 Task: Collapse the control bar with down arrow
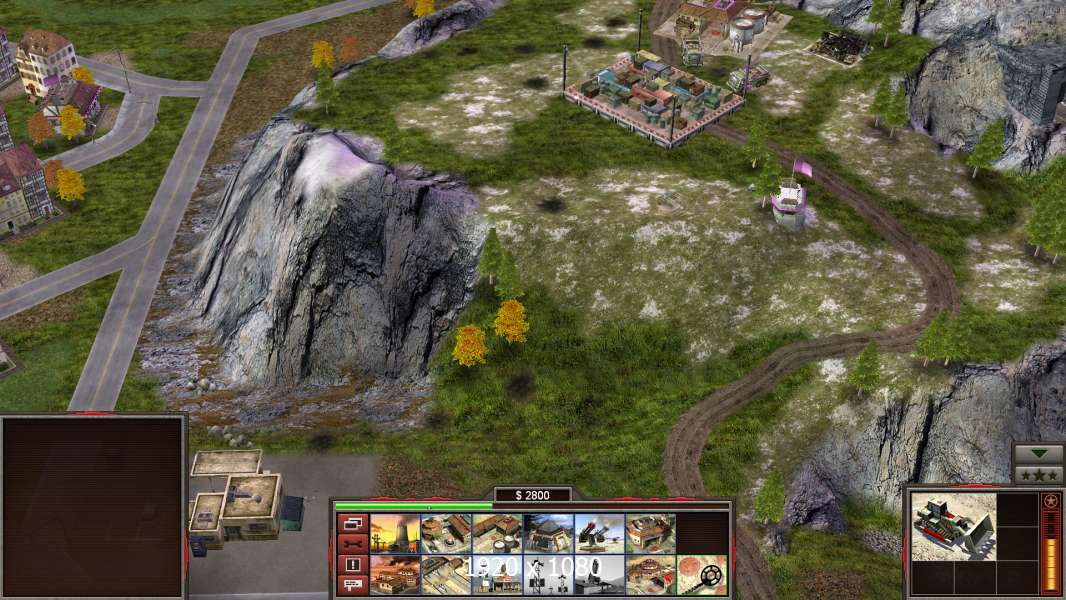click(x=1038, y=453)
